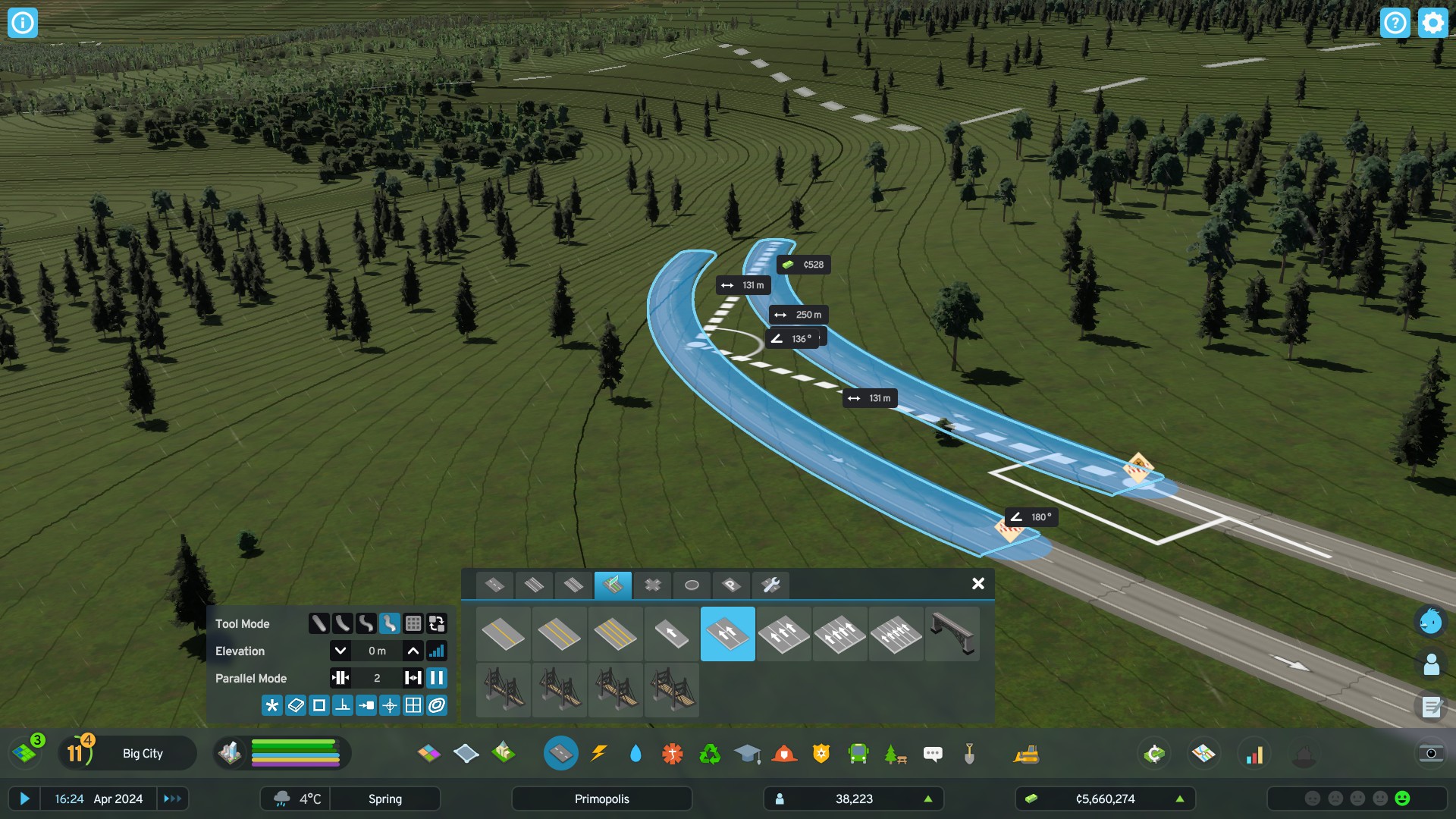The height and width of the screenshot is (819, 1456).
Task: Disable the 90-degree angle snapping option
Action: (x=344, y=705)
